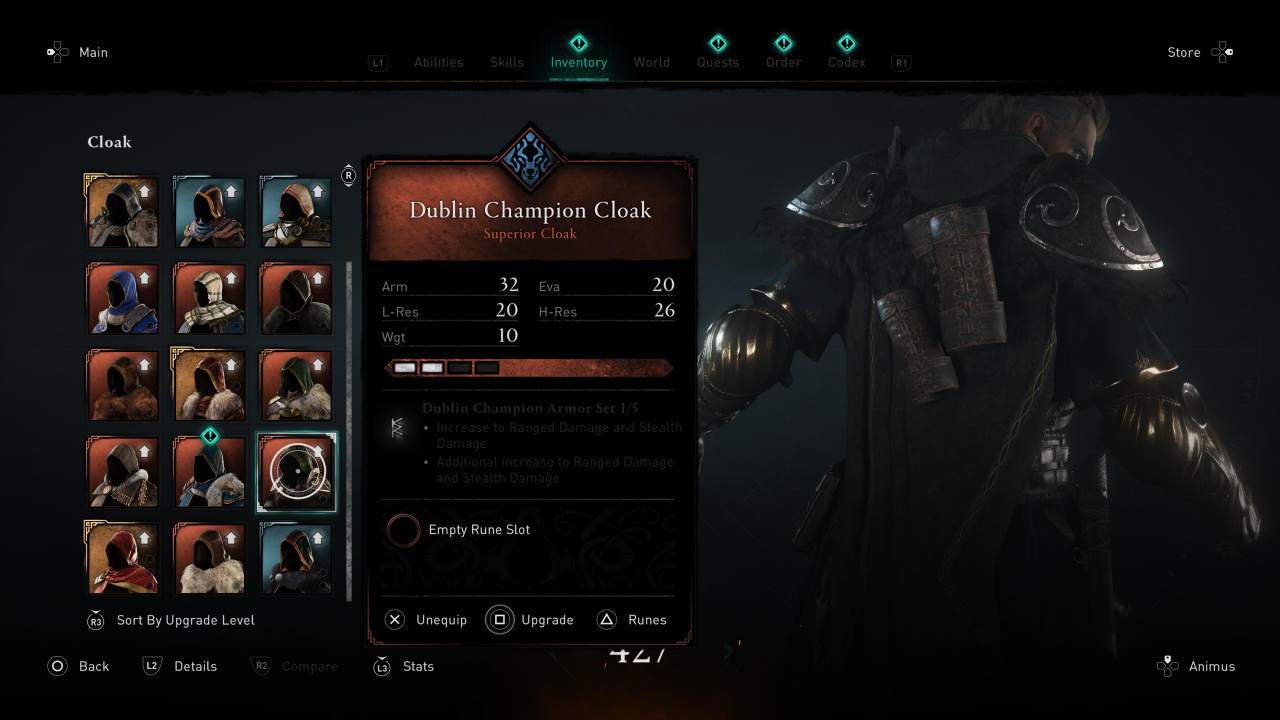Image resolution: width=1280 pixels, height=720 pixels.
Task: Go to the World tab
Action: point(651,62)
